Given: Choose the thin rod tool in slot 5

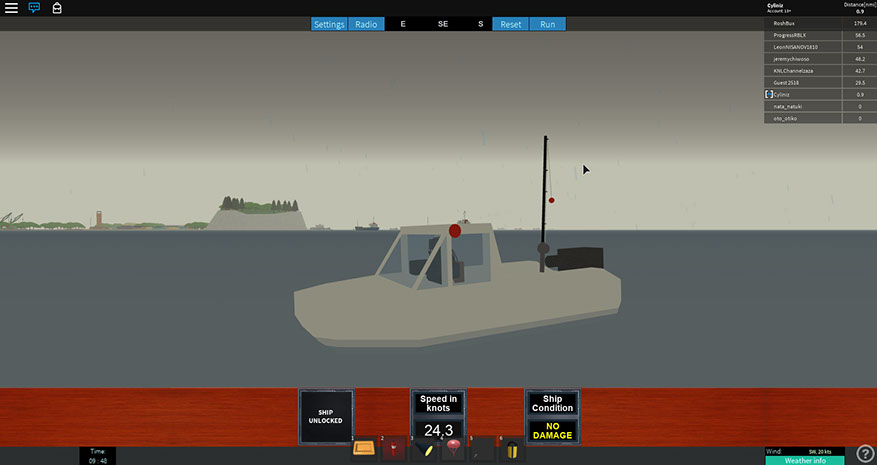Looking at the screenshot, I should pyautogui.click(x=483, y=448).
